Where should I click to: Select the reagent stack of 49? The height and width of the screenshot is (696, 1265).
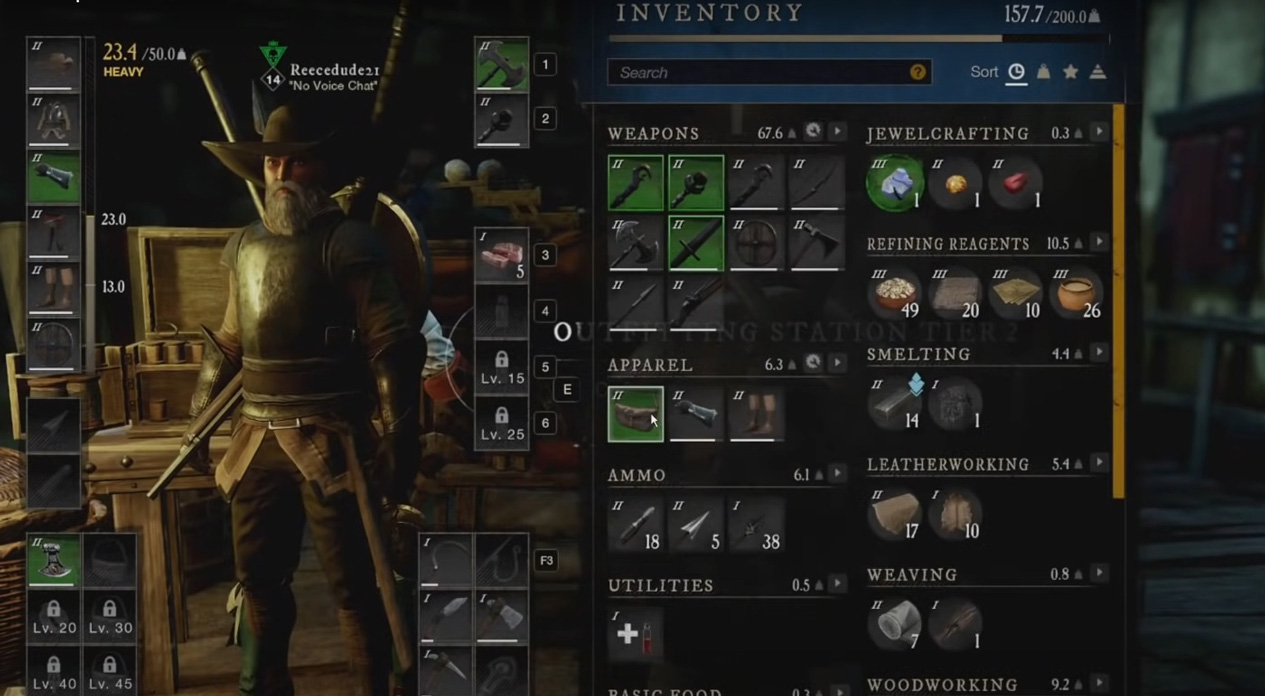tap(895, 293)
